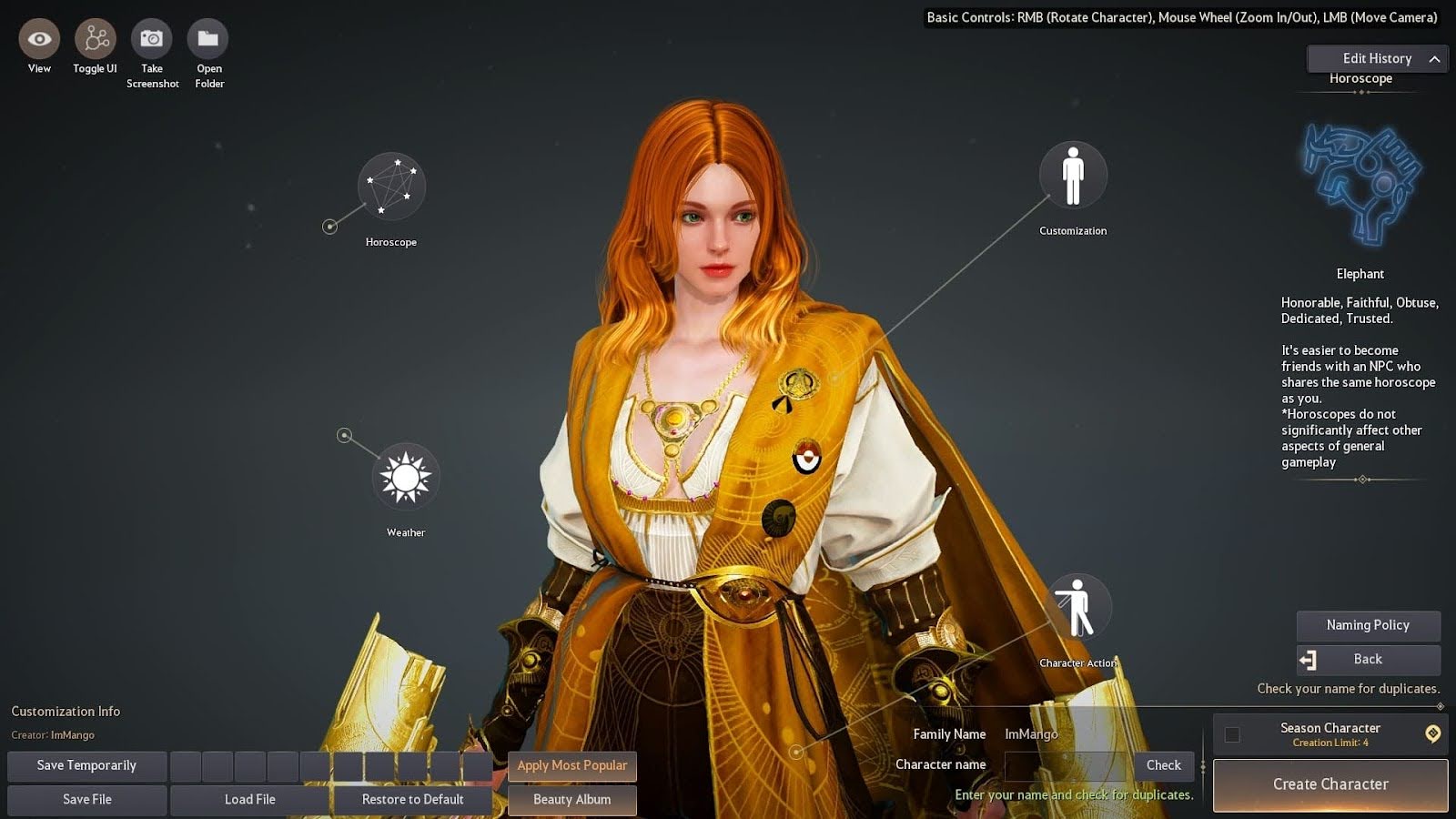
Task: Open the Weather connector node dot
Action: 346,435
